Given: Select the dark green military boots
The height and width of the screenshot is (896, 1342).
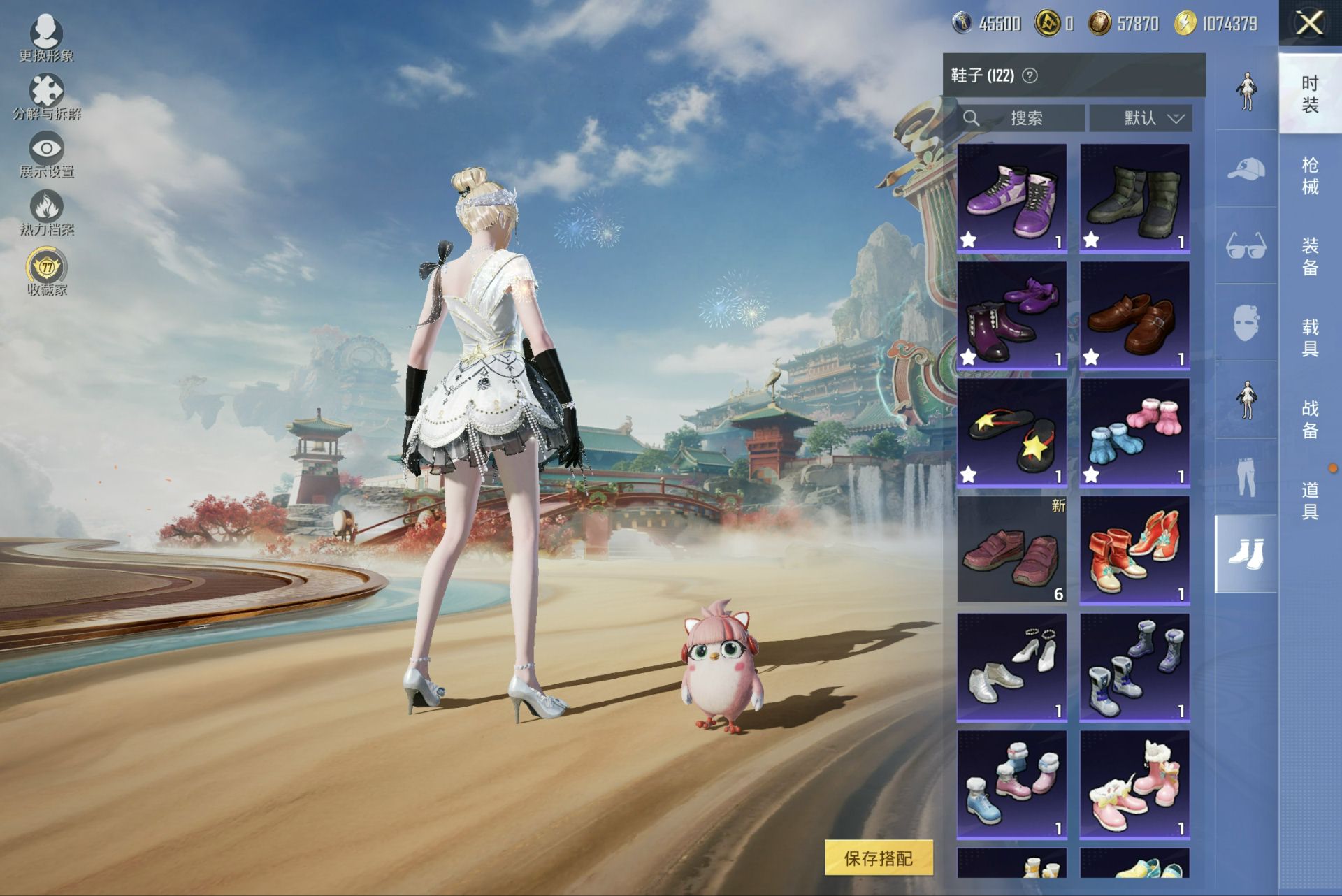Looking at the screenshot, I should (x=1134, y=198).
